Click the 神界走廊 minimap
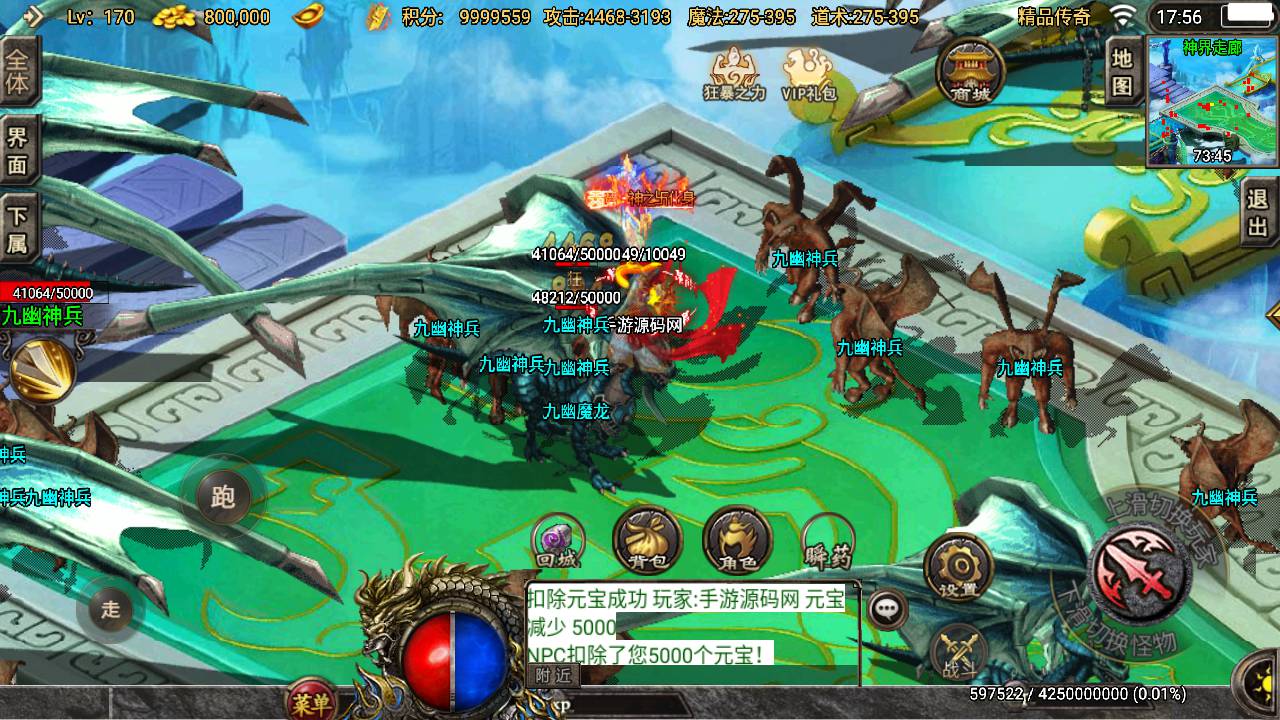Viewport: 1280px width, 720px height. pos(1212,102)
